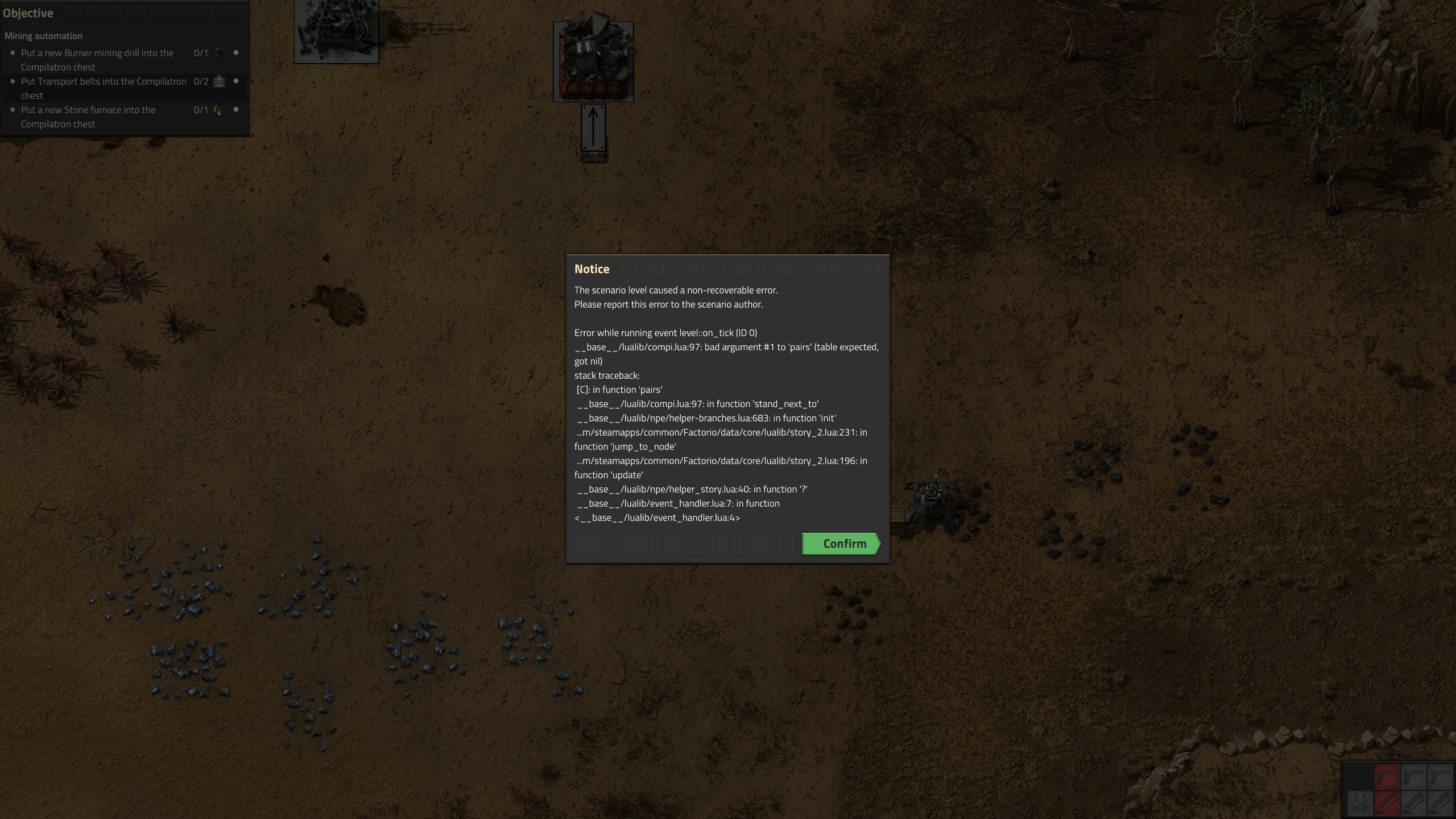Viewport: 1456px width, 819px height.
Task: Click the Stone furnace objective icon
Action: (219, 110)
